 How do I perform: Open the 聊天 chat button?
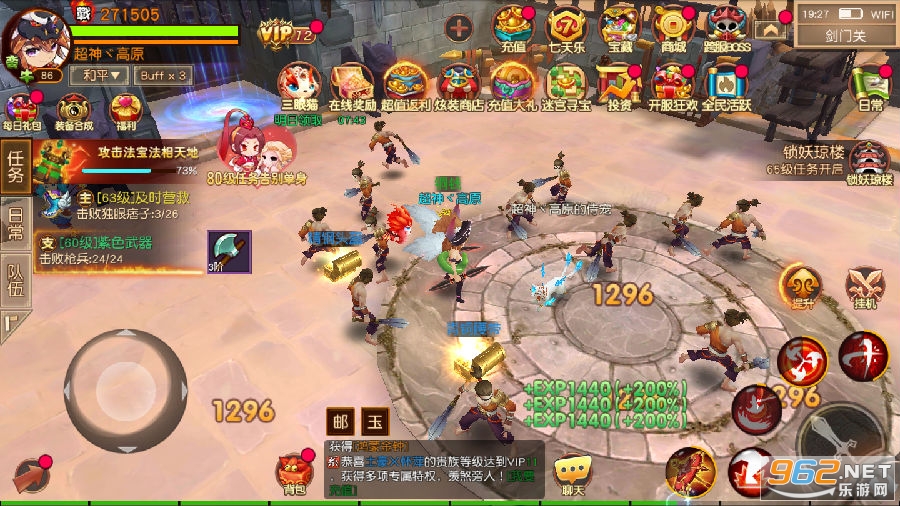[x=573, y=473]
